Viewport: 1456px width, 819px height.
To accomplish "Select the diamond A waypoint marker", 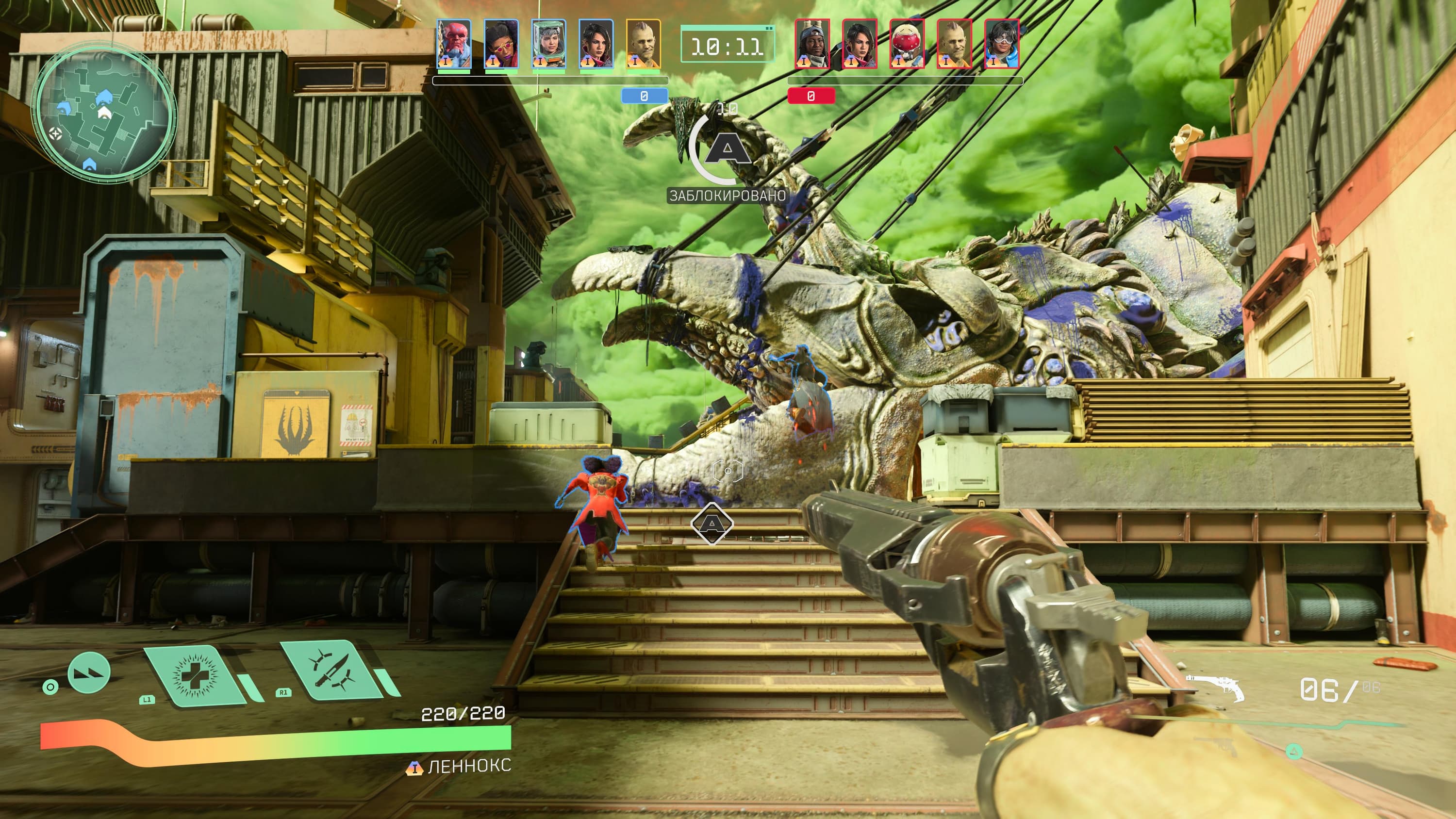I will (711, 524).
